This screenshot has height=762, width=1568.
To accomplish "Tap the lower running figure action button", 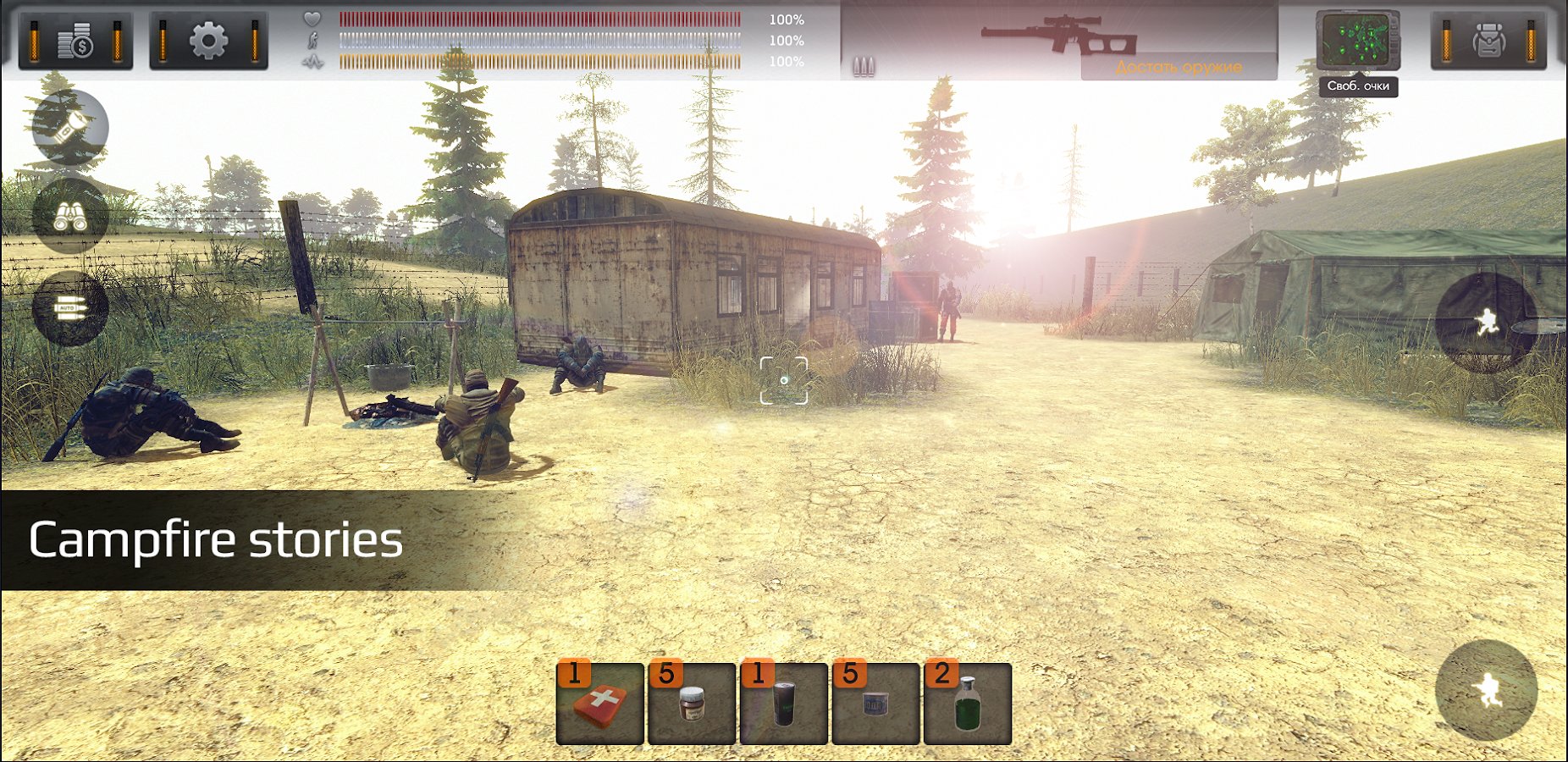I will 1486,690.
